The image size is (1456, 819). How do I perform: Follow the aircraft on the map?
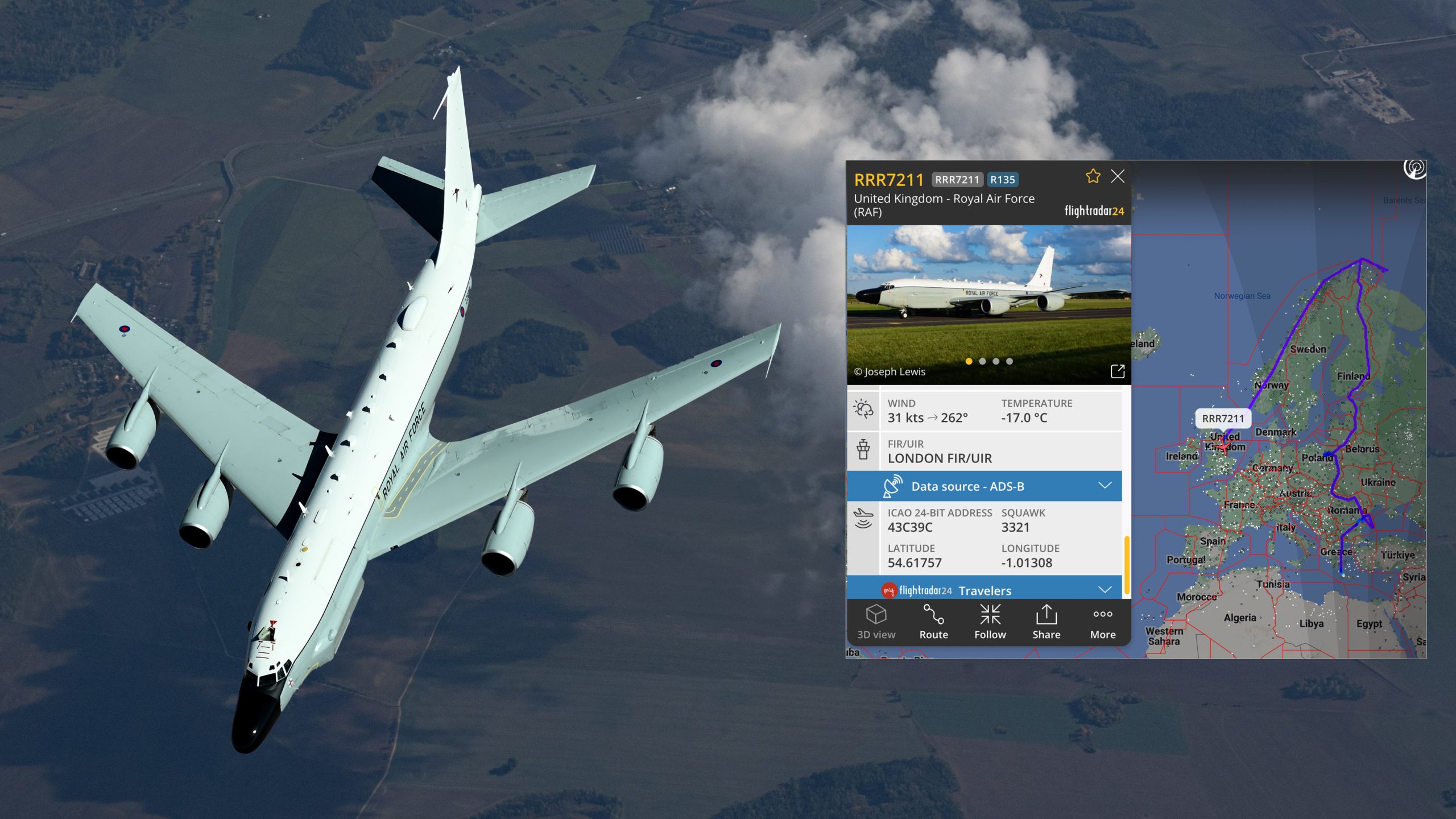990,622
